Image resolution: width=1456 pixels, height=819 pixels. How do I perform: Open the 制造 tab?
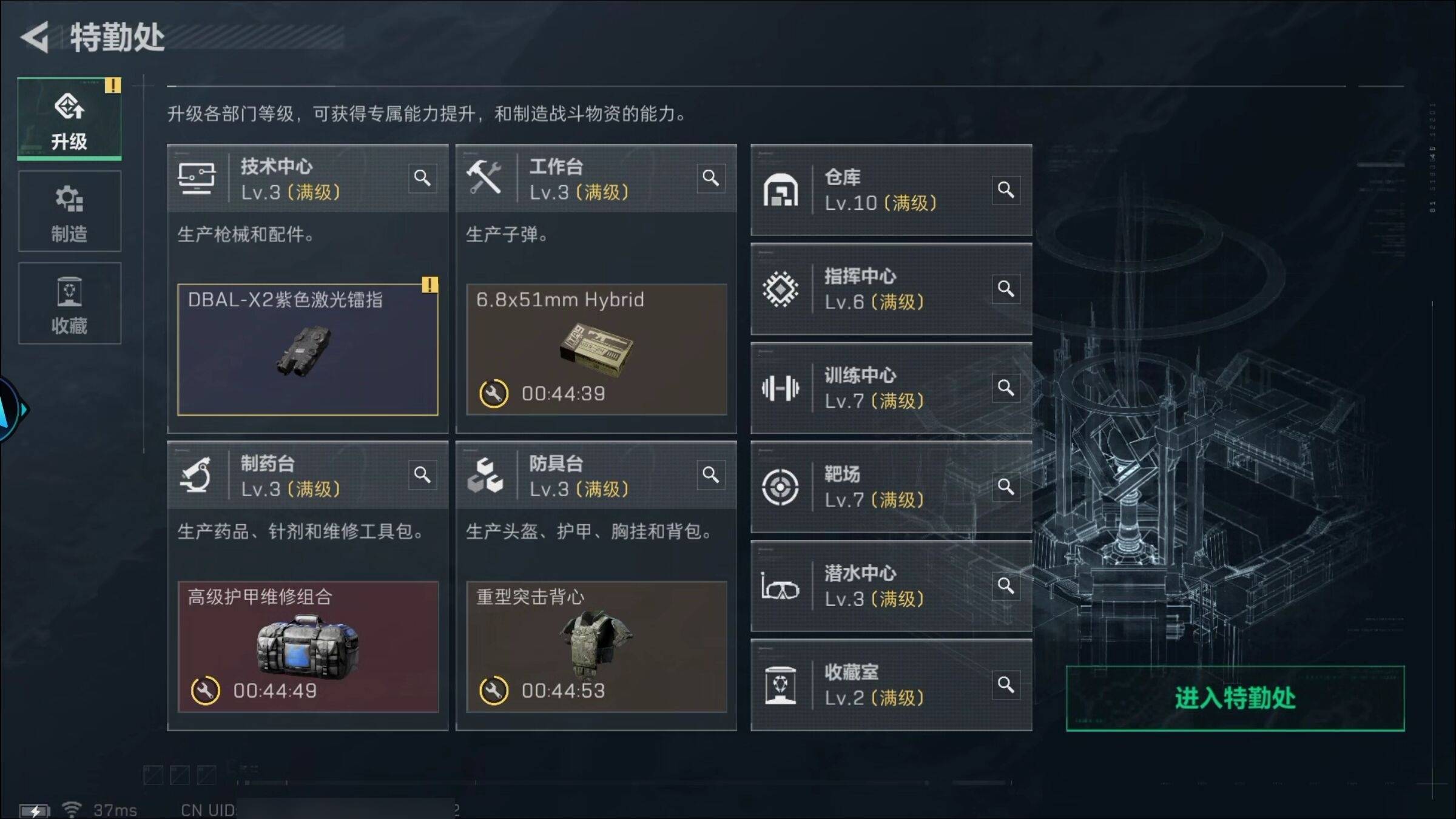pos(69,212)
